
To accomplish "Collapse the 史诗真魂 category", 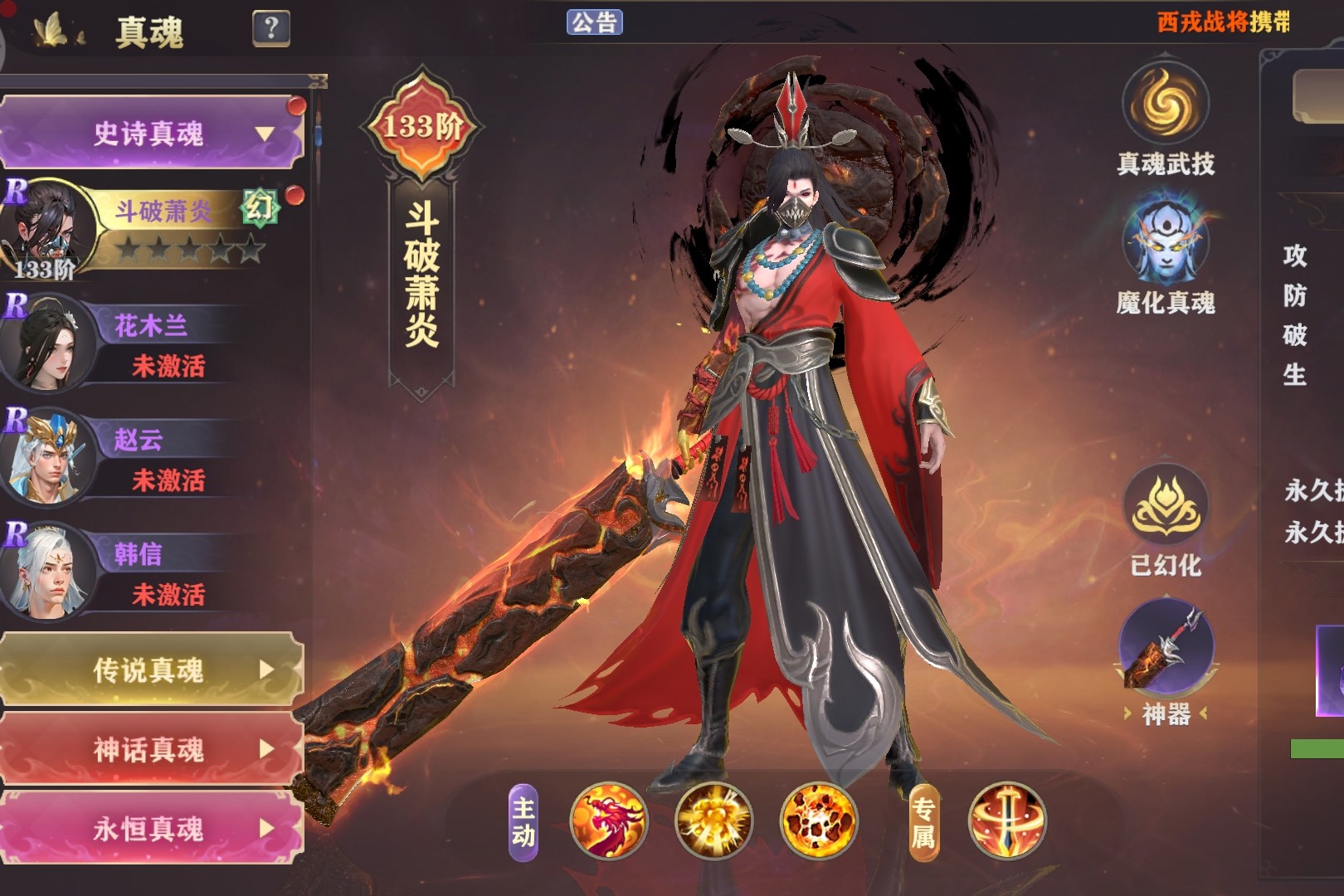I will (151, 133).
